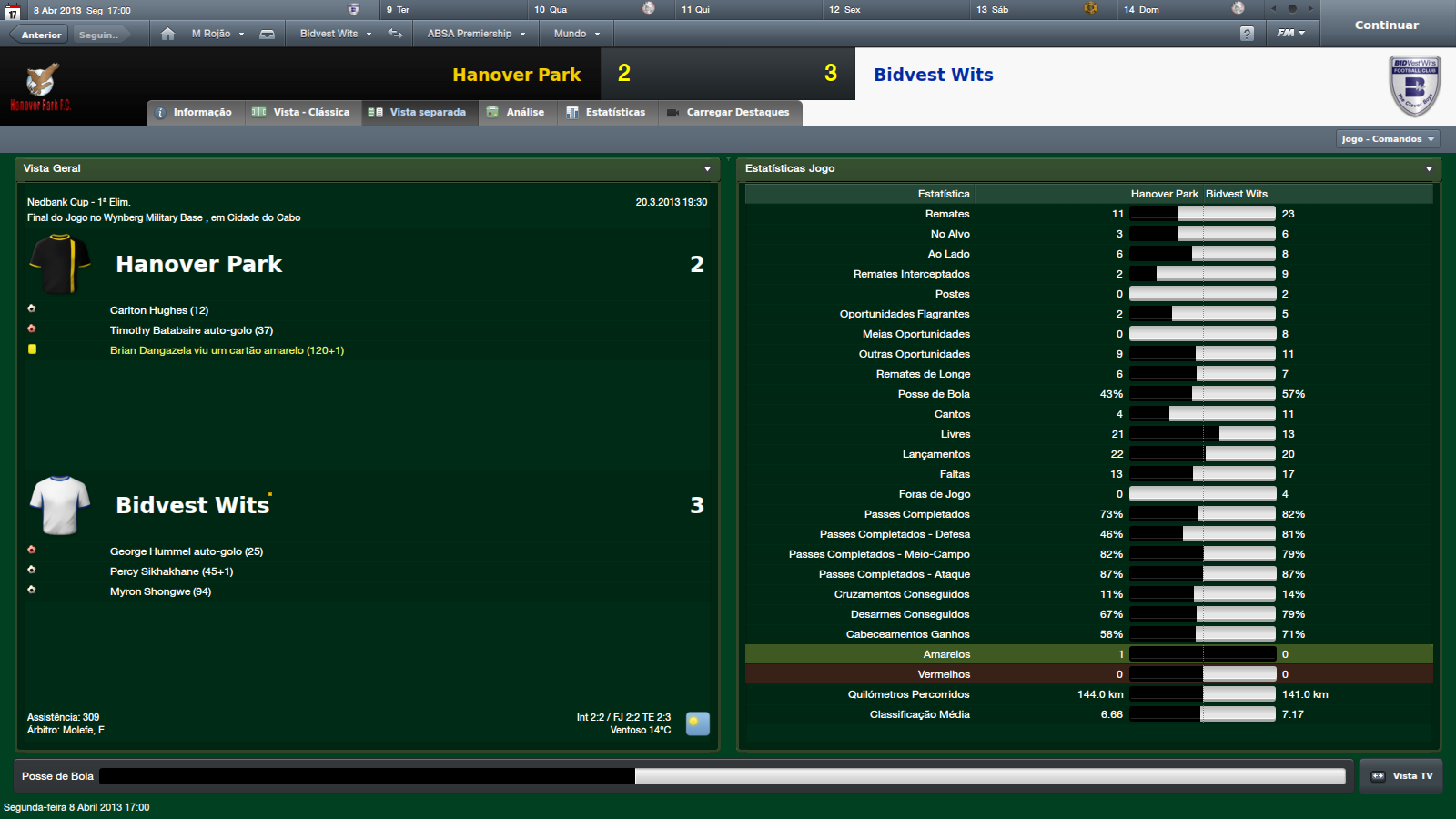Image resolution: width=1456 pixels, height=819 pixels.
Task: Open the Mundo menu
Action: coord(577,34)
